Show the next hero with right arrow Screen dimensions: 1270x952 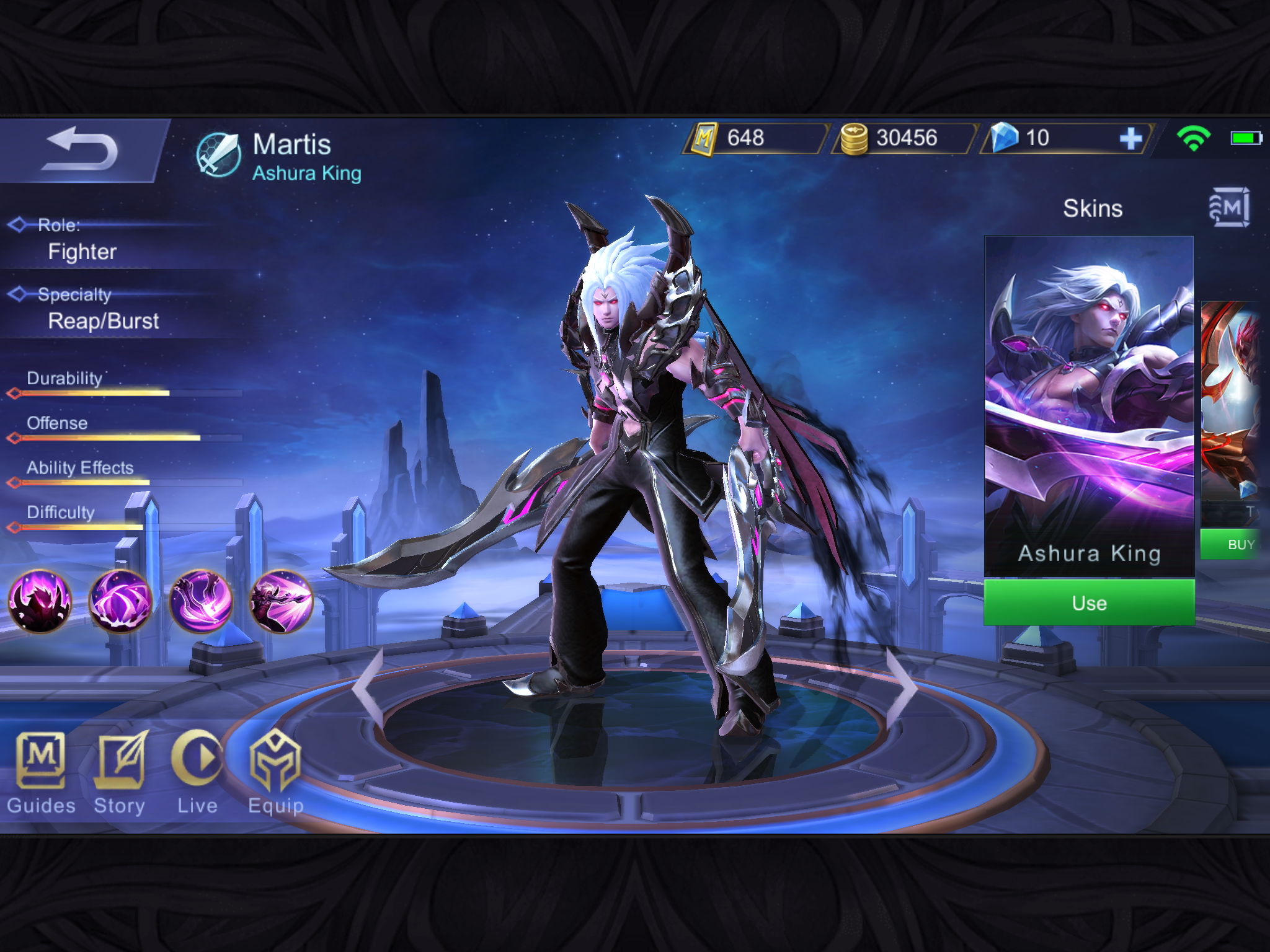[902, 687]
